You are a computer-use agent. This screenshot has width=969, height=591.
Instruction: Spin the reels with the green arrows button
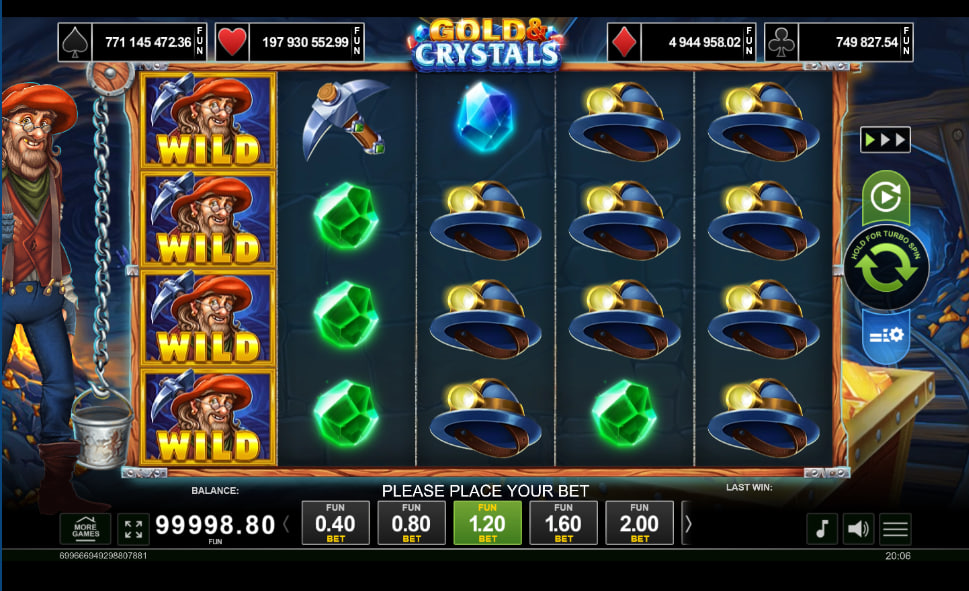(885, 268)
